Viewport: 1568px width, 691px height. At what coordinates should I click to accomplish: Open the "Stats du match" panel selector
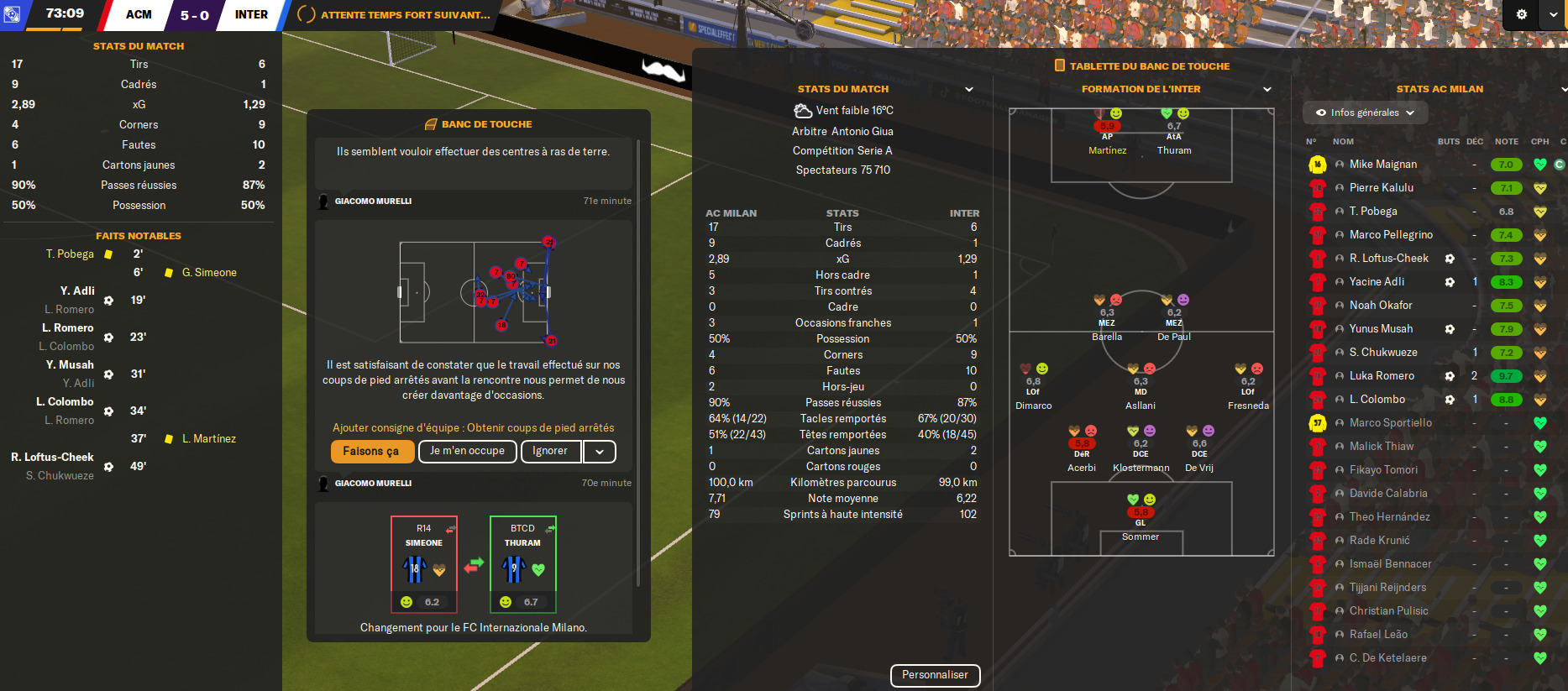pyautogui.click(x=969, y=89)
